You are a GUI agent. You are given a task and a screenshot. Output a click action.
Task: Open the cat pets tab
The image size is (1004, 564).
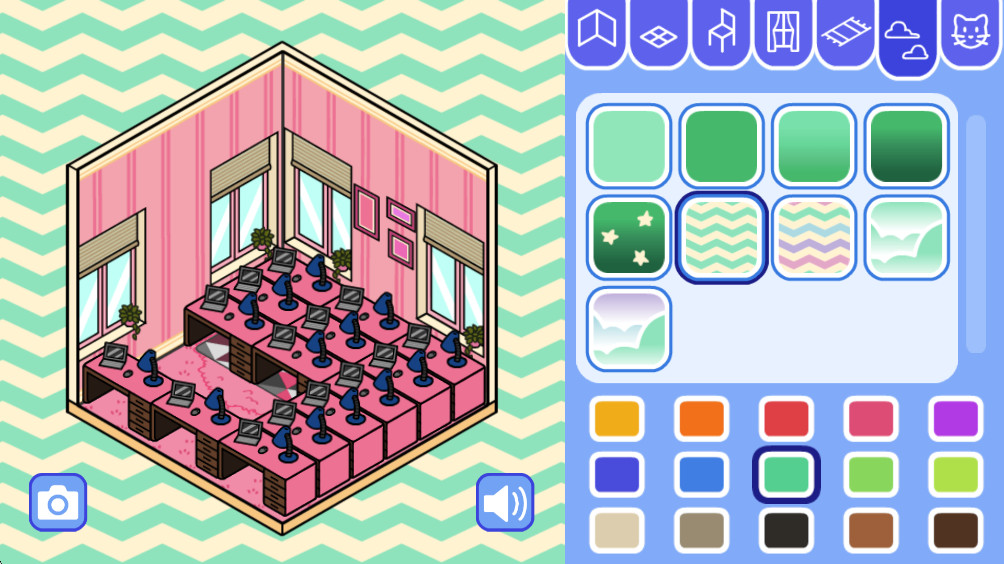pos(969,34)
